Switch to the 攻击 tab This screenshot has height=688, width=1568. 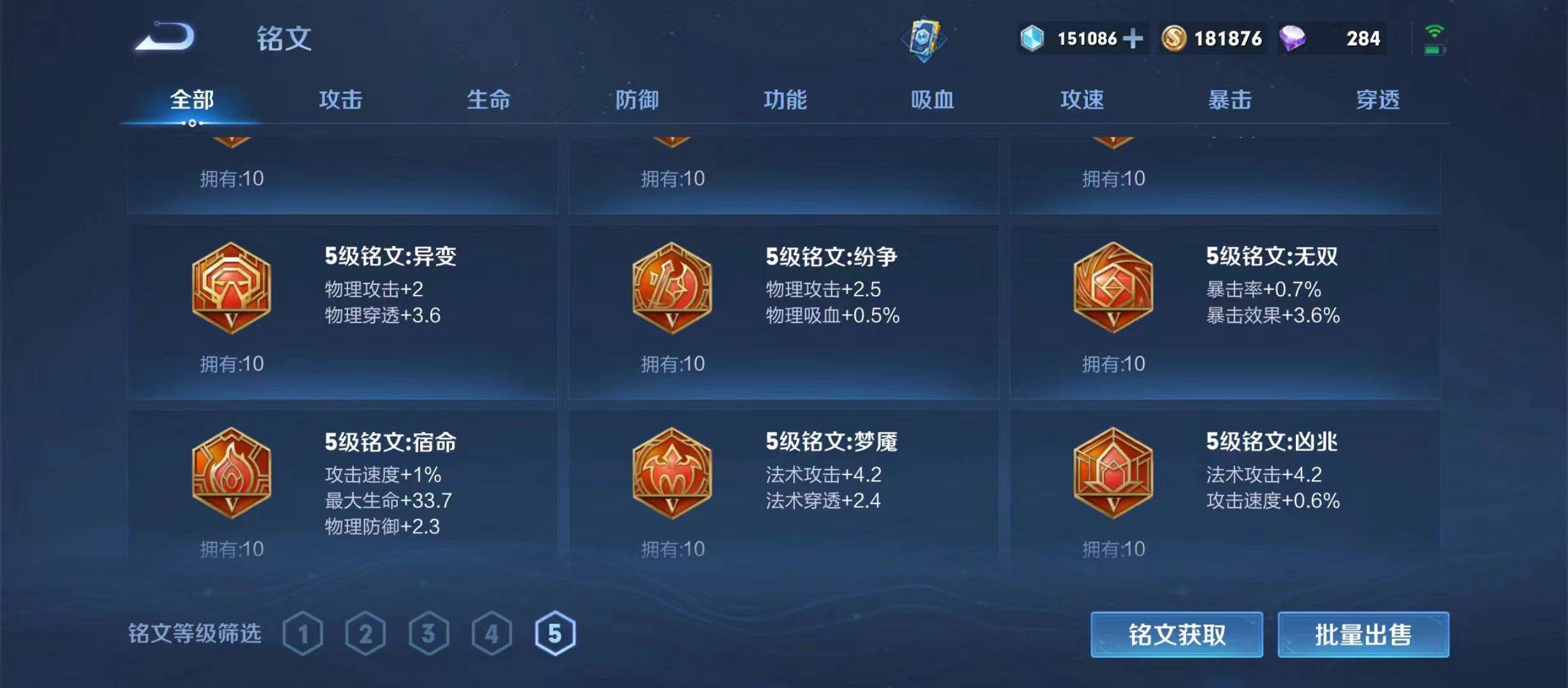point(339,100)
